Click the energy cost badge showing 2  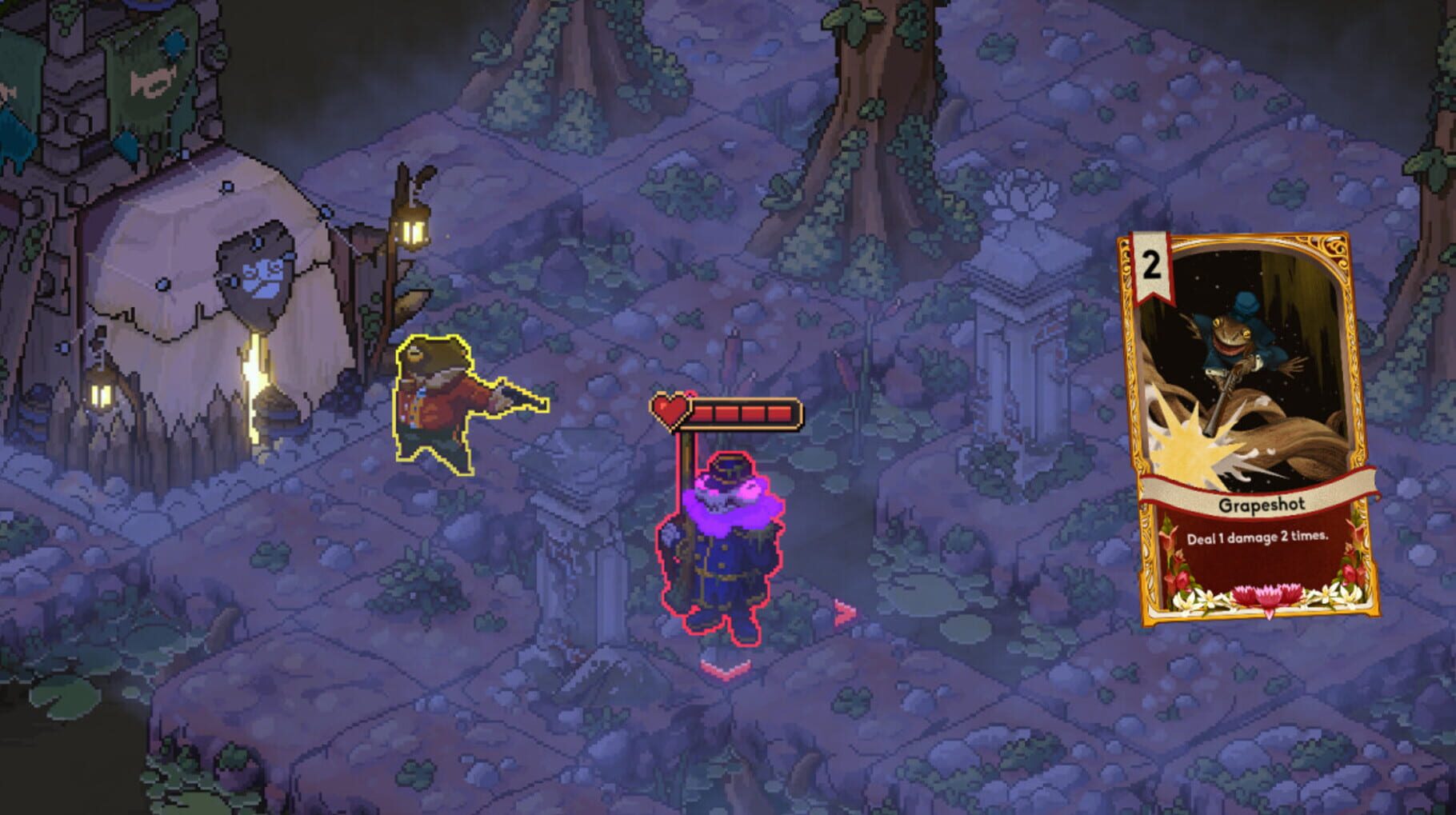coord(1150,264)
